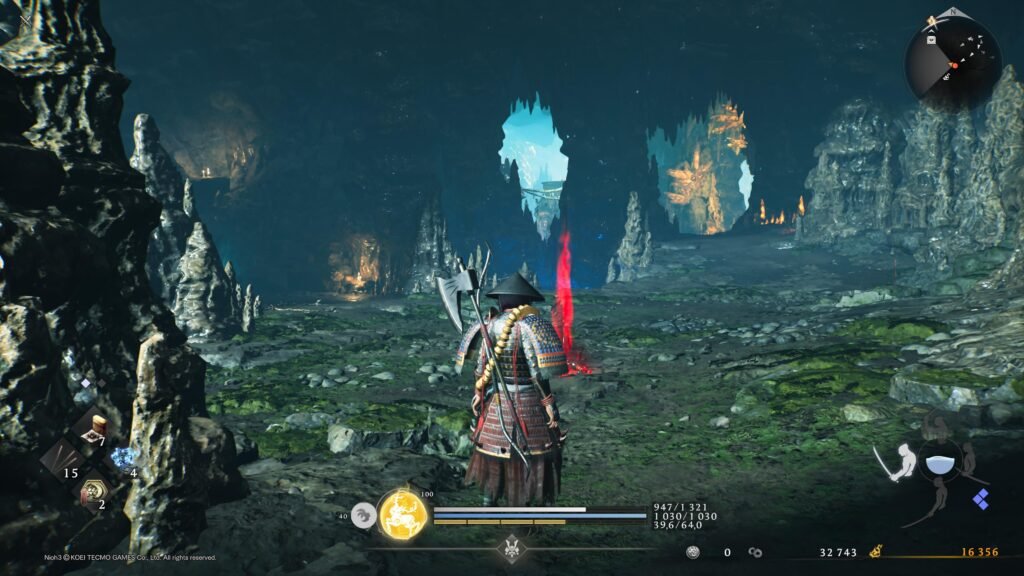Select the golden objective marker on minimap rim
The width and height of the screenshot is (1024, 576).
click(932, 19)
